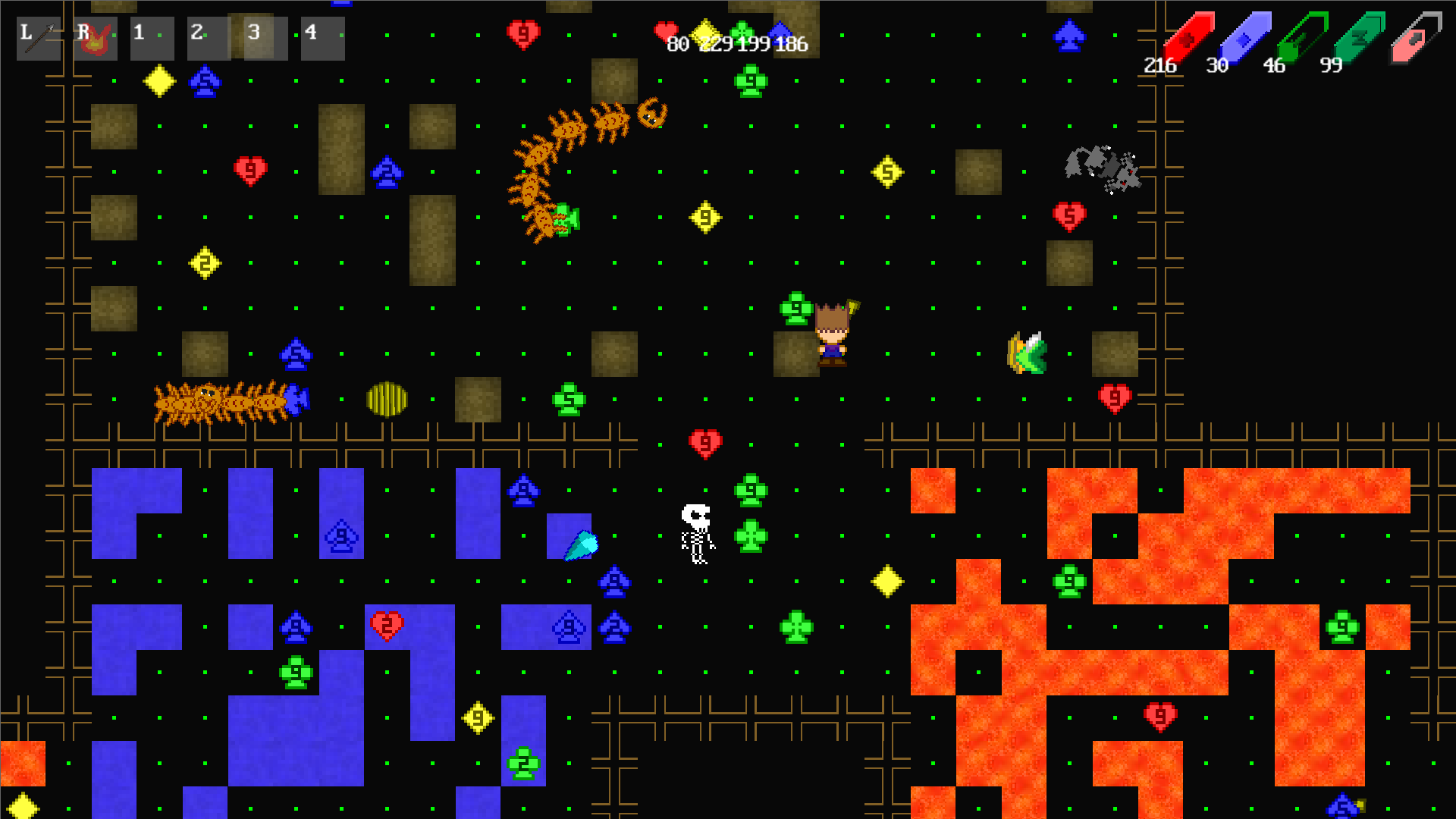
Task: Select hotbar slot 1
Action: tap(152, 38)
